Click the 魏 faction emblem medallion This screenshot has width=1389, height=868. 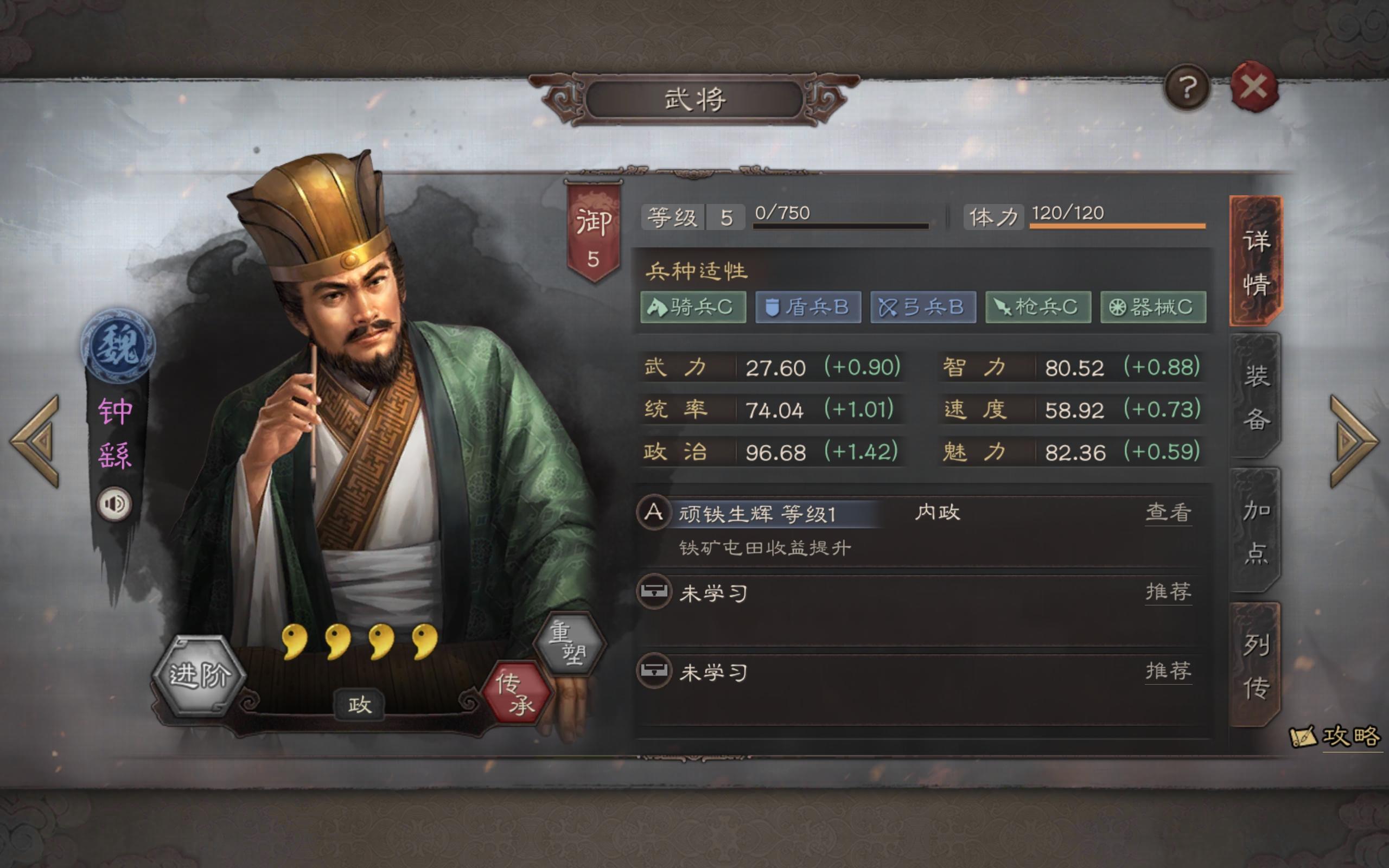118,345
